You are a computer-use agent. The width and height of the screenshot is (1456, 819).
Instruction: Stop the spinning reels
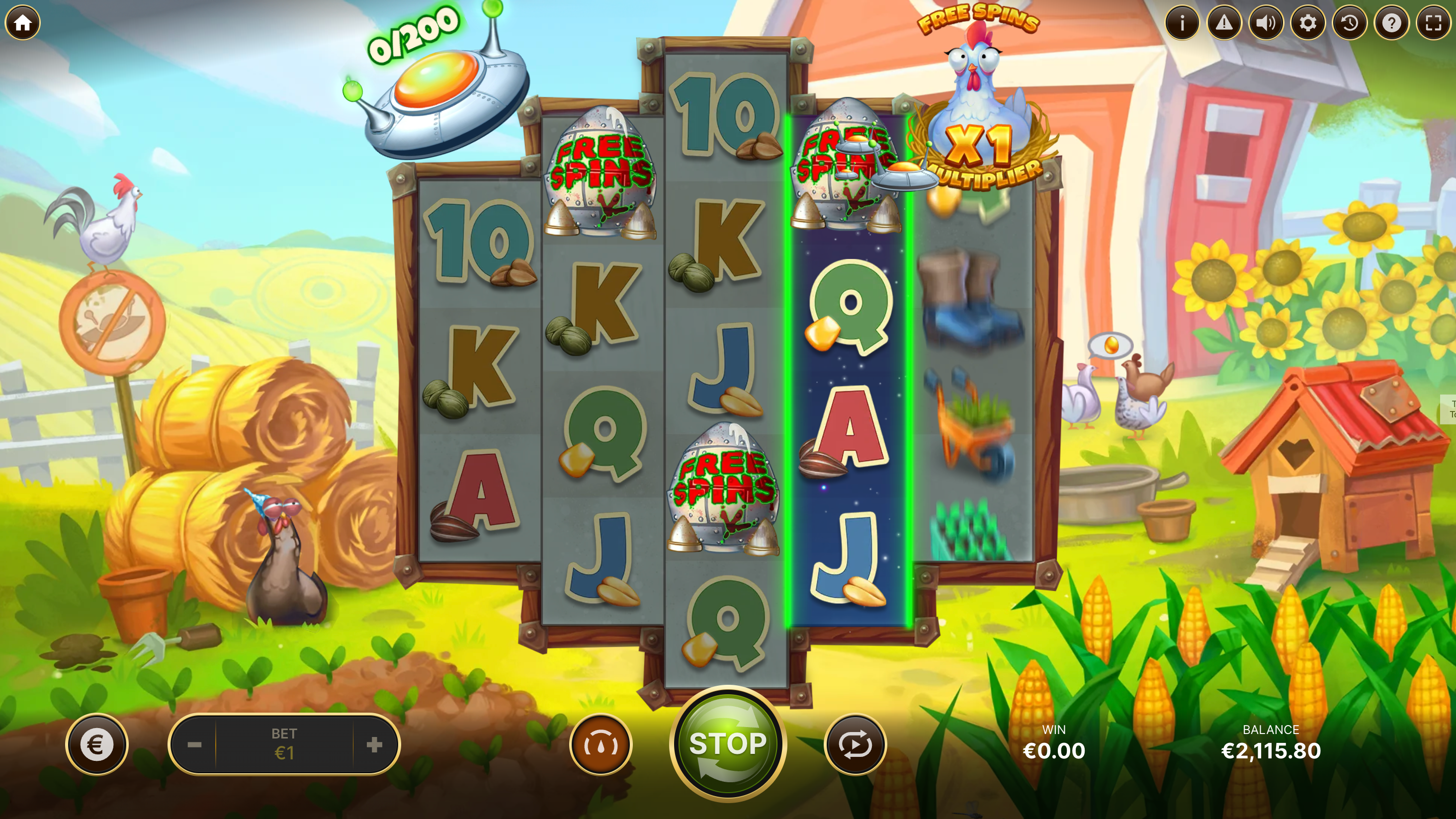[x=728, y=744]
